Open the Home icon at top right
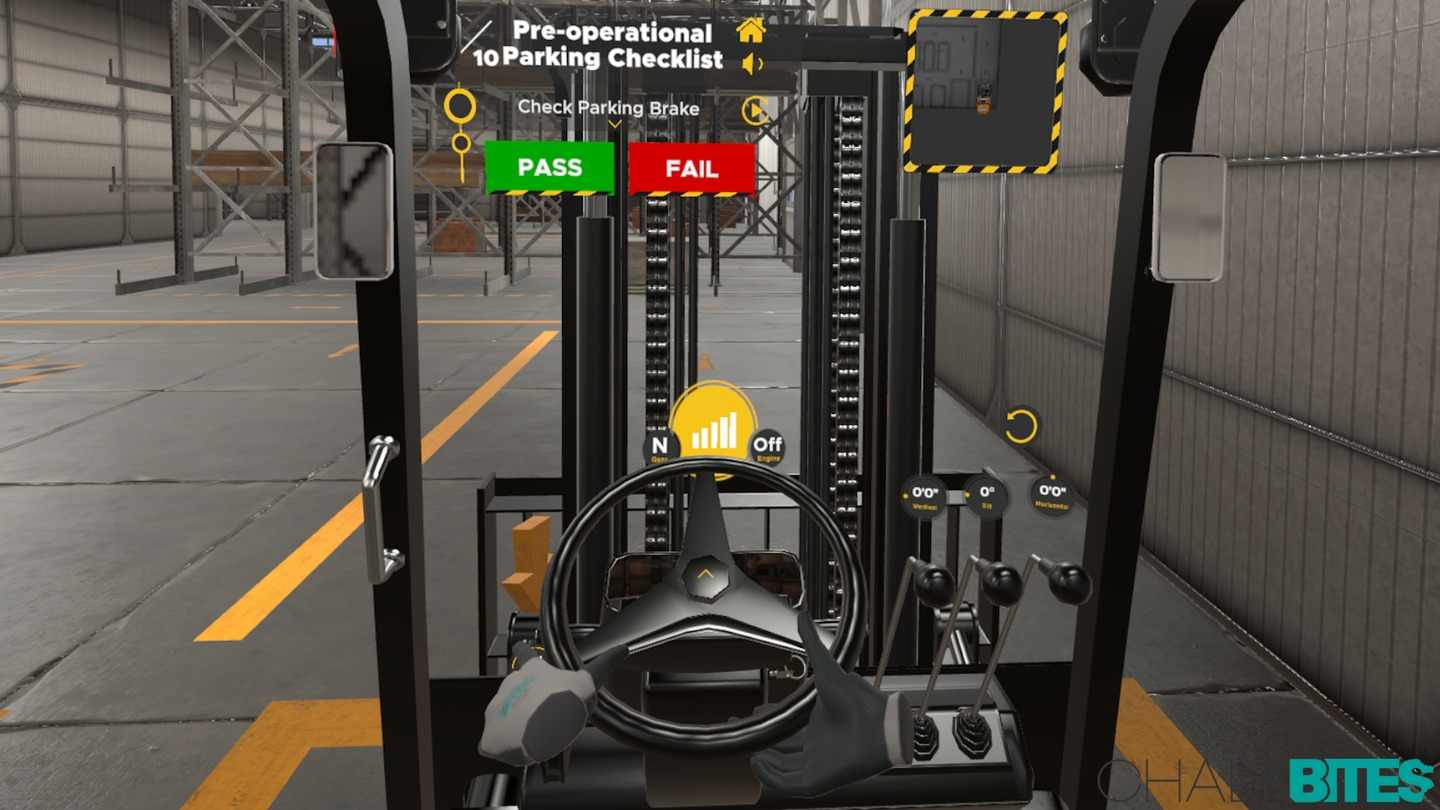 point(749,31)
